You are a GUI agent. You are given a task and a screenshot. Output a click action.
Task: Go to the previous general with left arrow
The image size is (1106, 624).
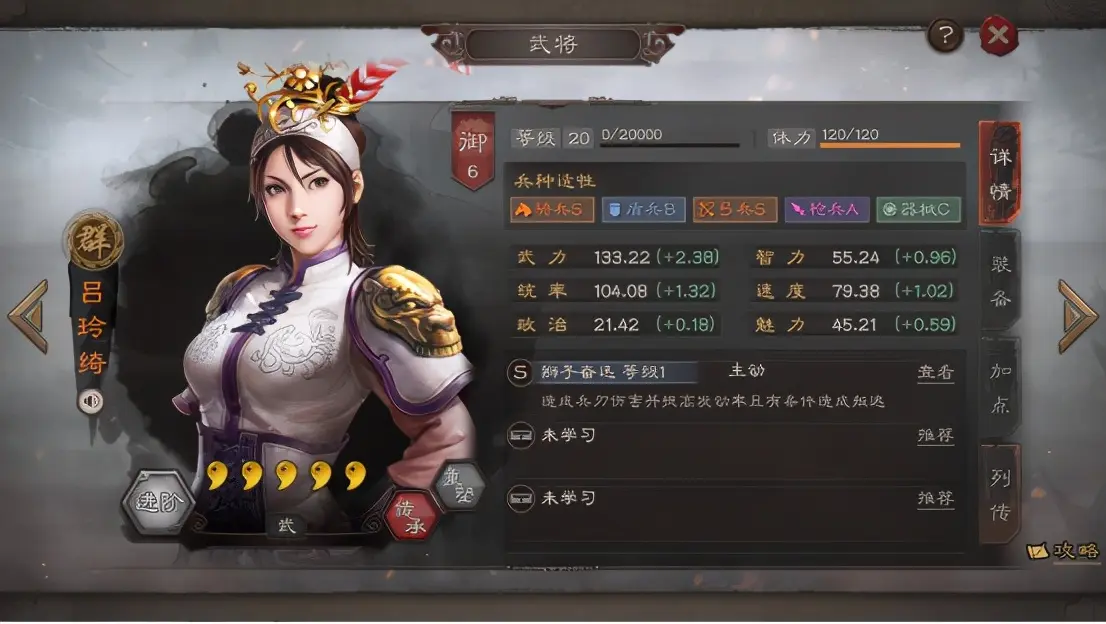tap(28, 316)
